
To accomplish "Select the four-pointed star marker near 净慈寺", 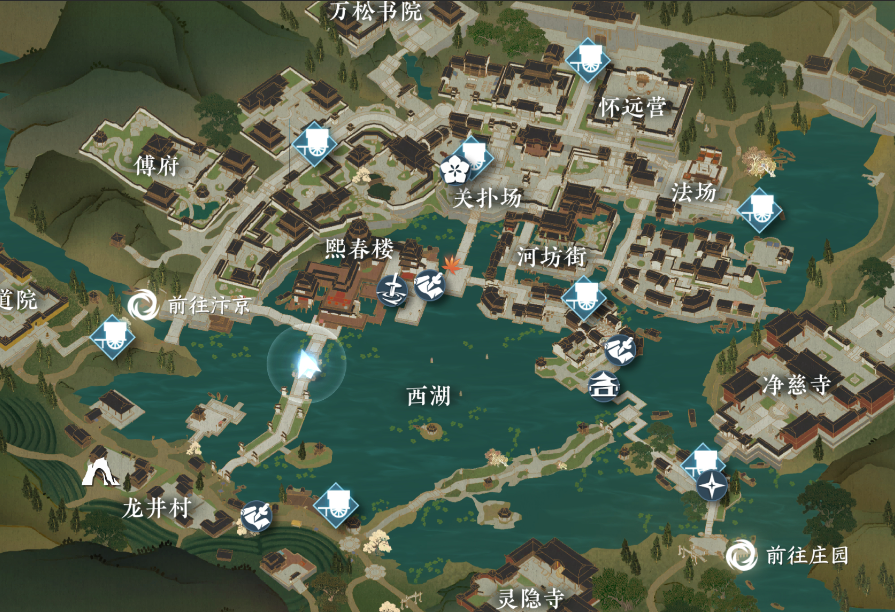I will [712, 486].
